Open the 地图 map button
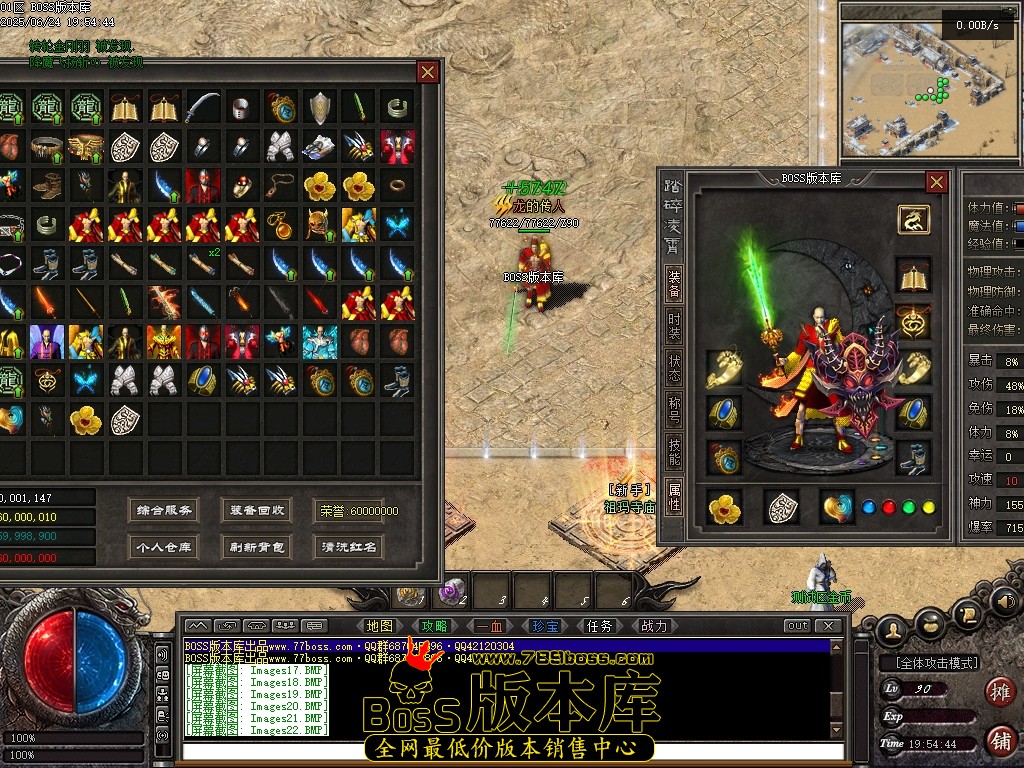1024x768 pixels. point(379,626)
